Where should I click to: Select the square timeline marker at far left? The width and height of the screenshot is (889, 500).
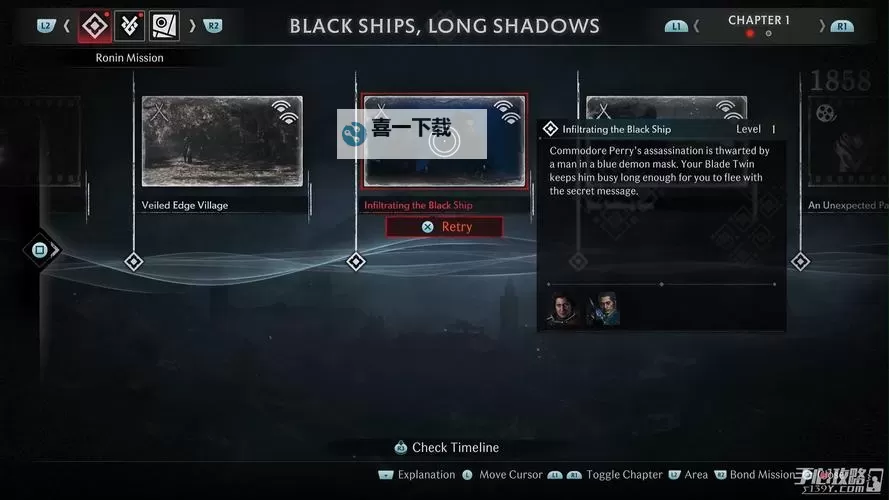[x=40, y=250]
